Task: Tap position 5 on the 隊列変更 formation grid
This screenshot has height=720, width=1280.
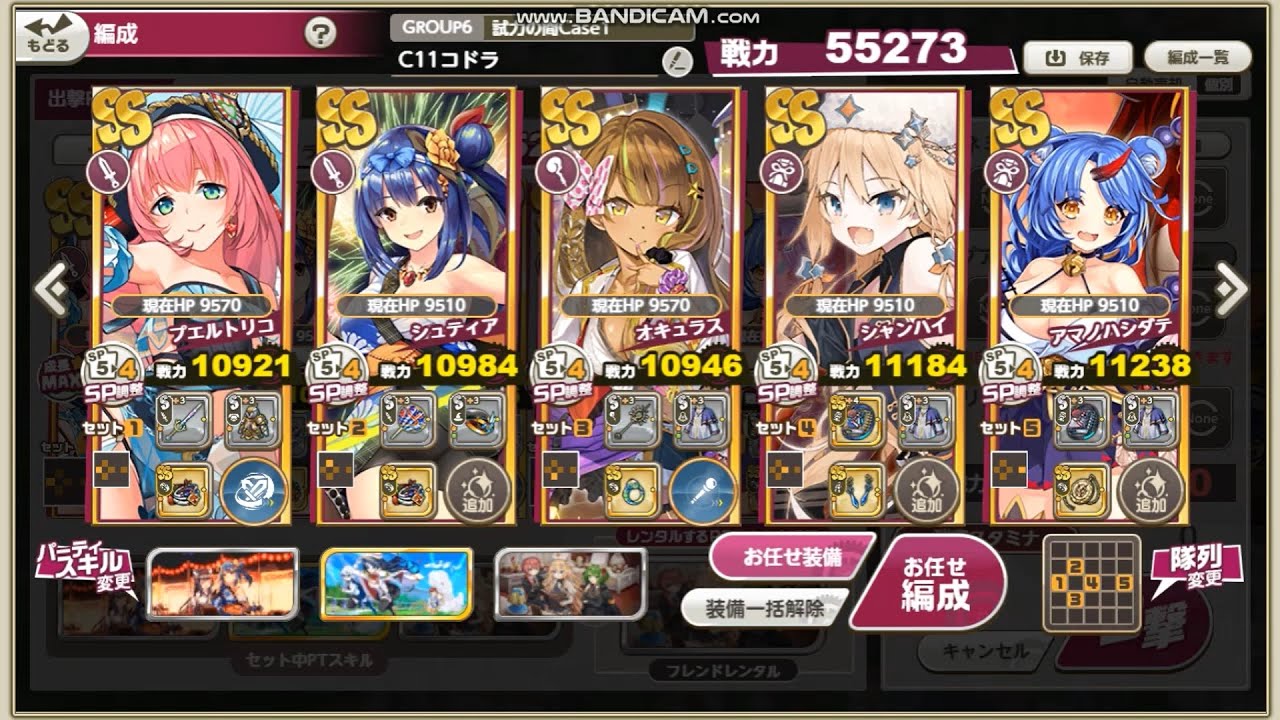Action: (x=1126, y=582)
